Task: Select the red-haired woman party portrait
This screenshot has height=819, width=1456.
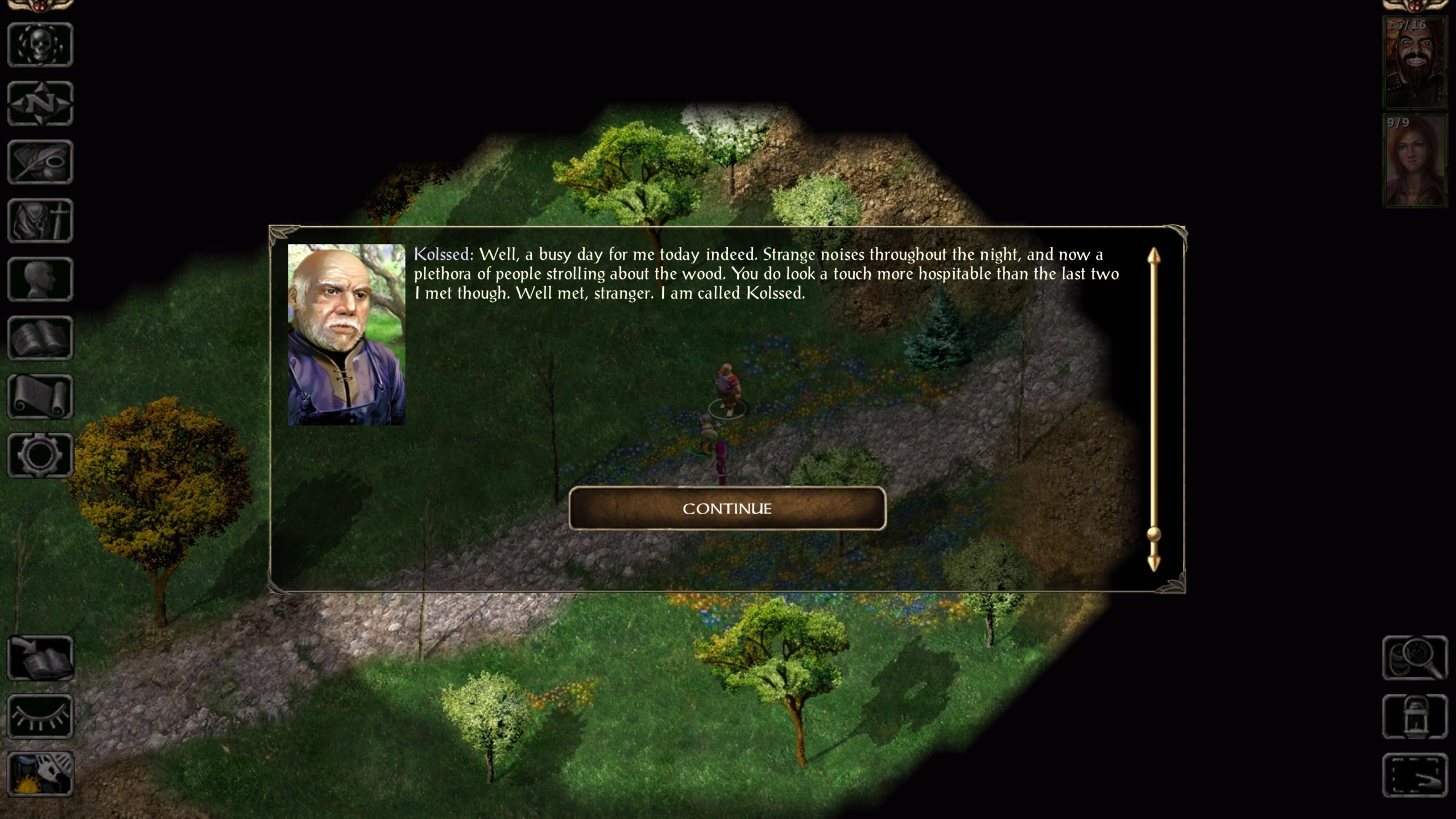Action: 1414,161
